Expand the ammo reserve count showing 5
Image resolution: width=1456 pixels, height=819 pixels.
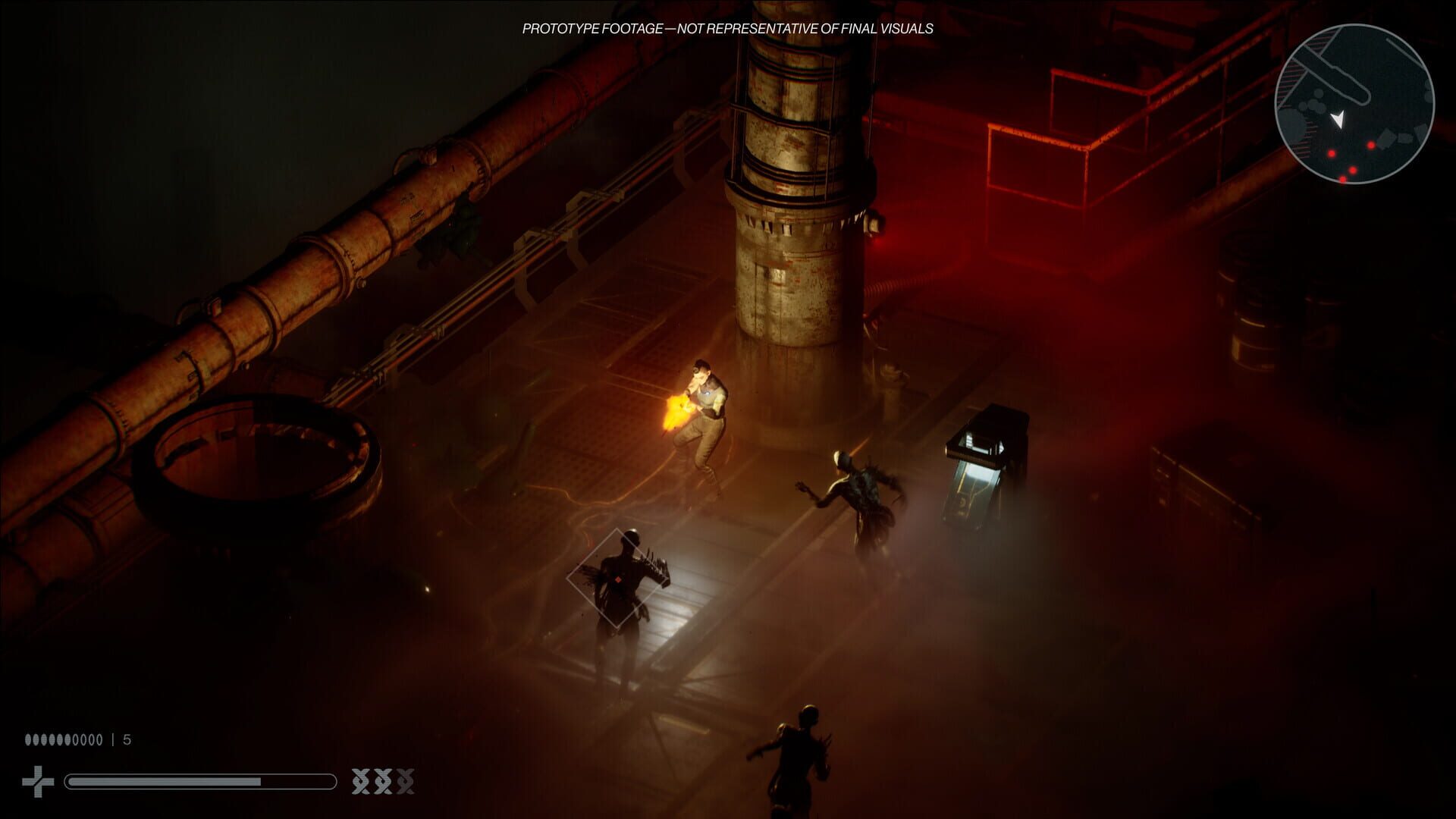click(x=126, y=739)
